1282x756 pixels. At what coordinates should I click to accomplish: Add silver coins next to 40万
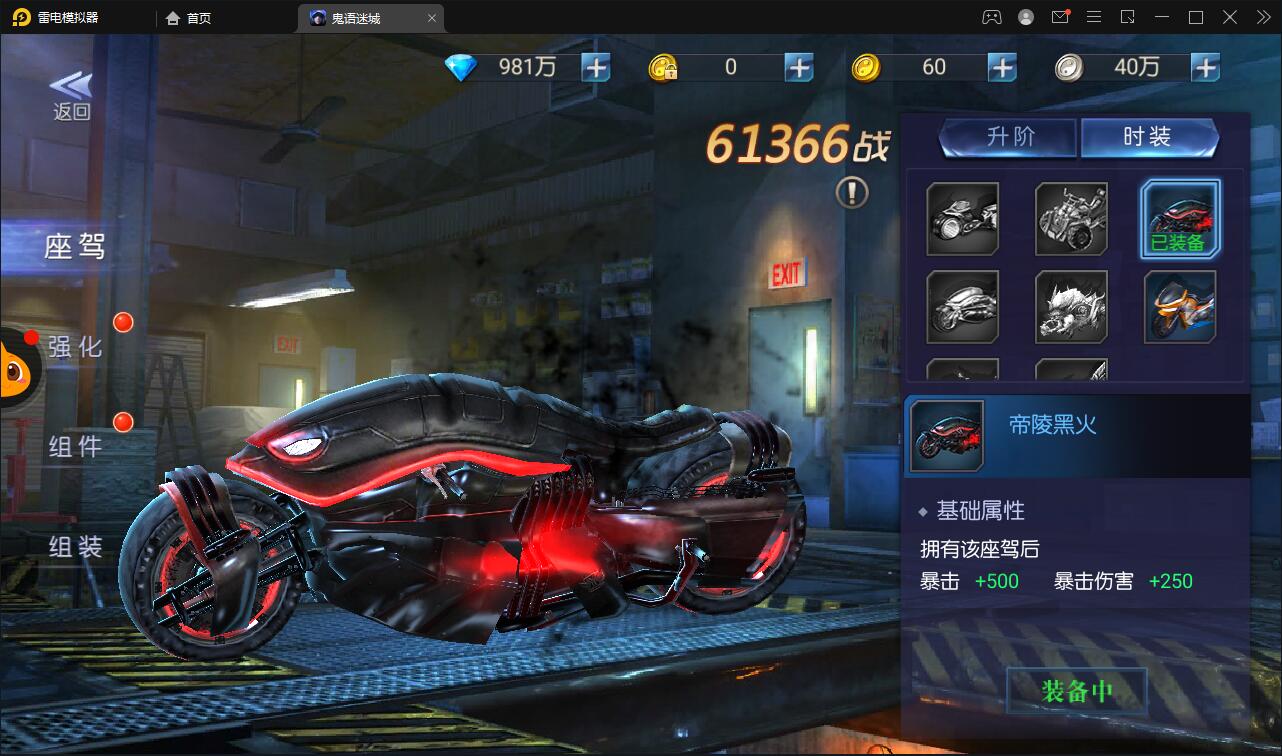pyautogui.click(x=1205, y=67)
